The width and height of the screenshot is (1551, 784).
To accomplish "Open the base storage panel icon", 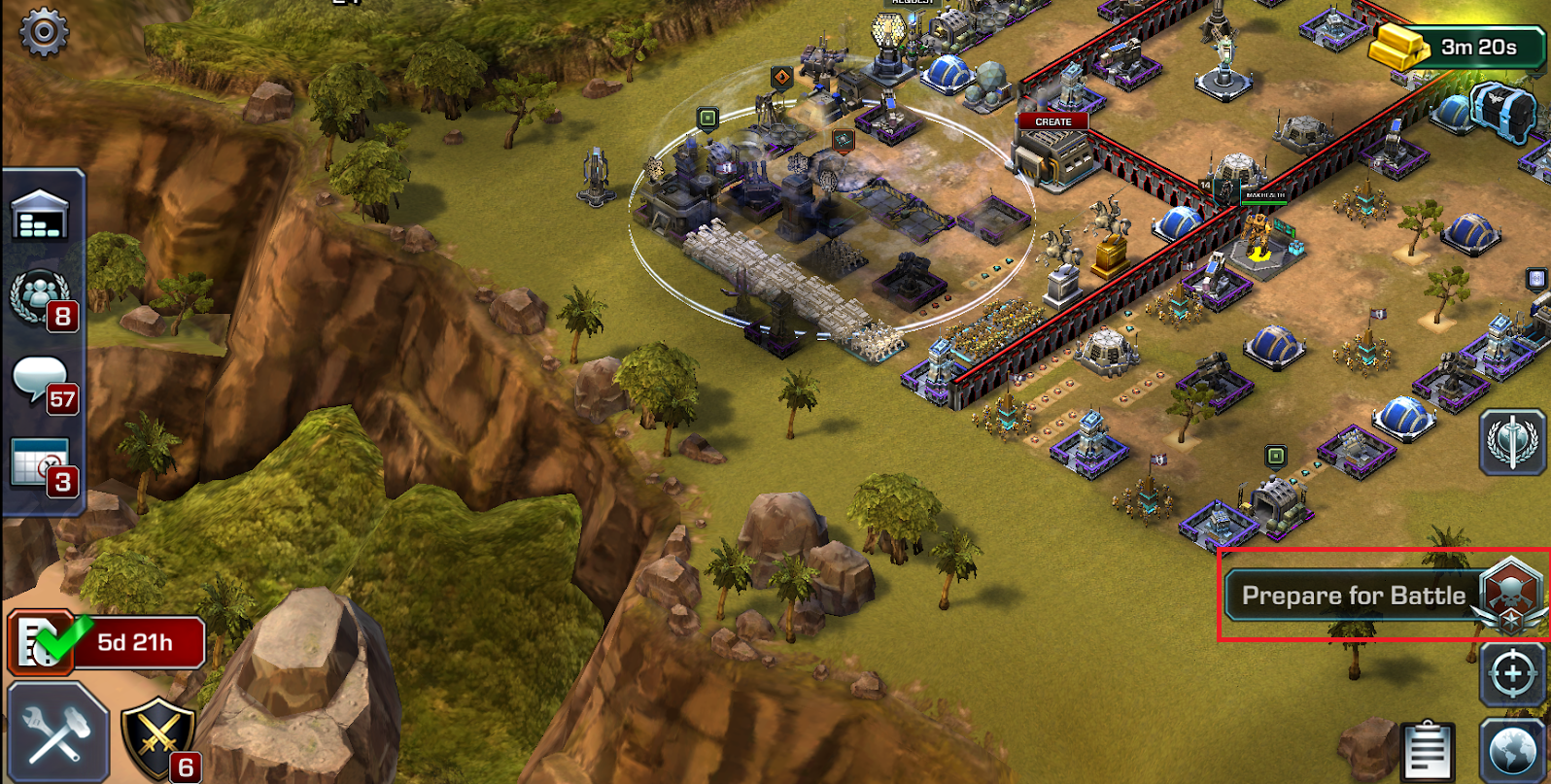I will point(41,217).
